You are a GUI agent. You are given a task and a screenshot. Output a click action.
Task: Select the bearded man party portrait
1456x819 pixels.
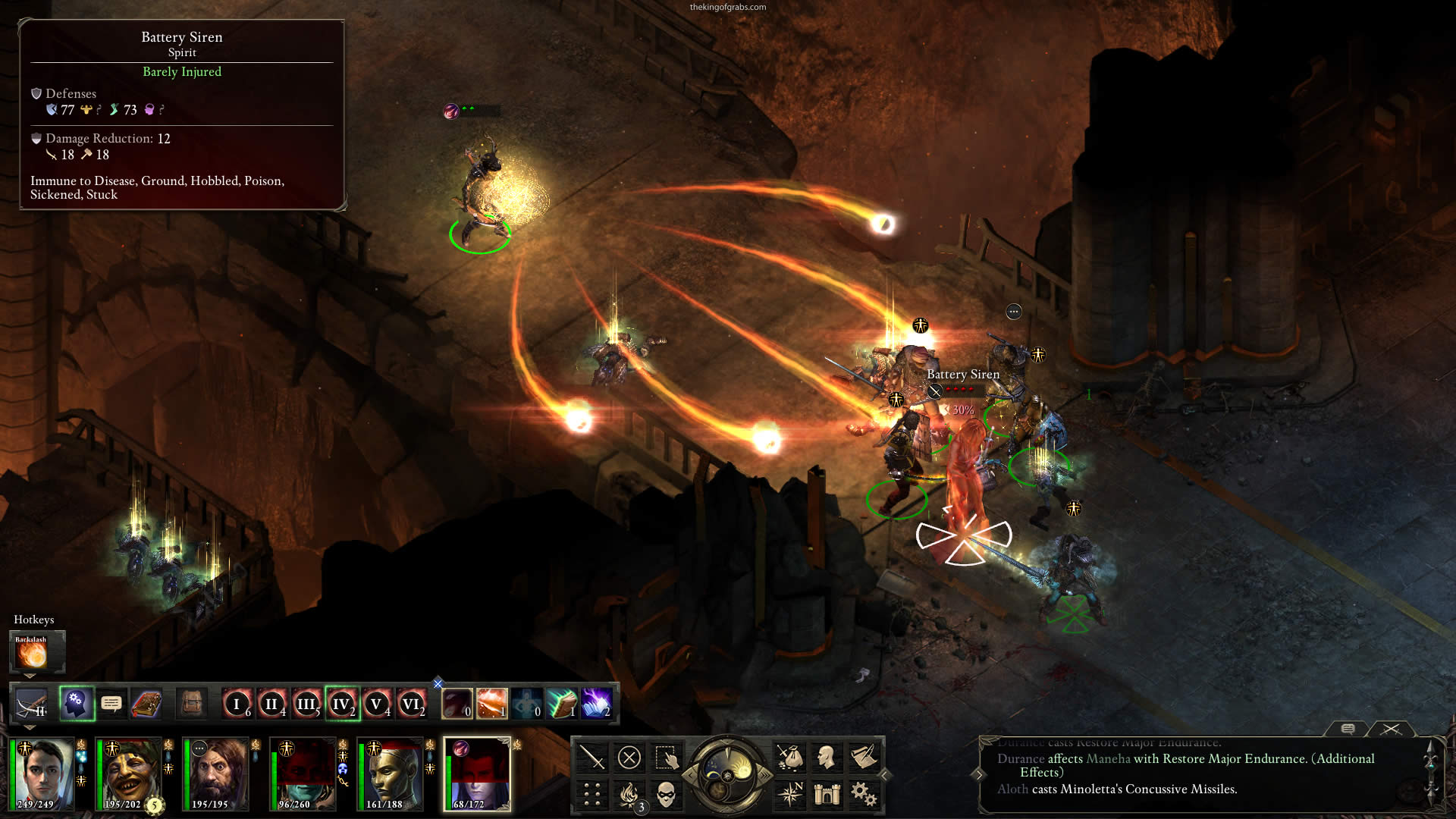[x=216, y=773]
